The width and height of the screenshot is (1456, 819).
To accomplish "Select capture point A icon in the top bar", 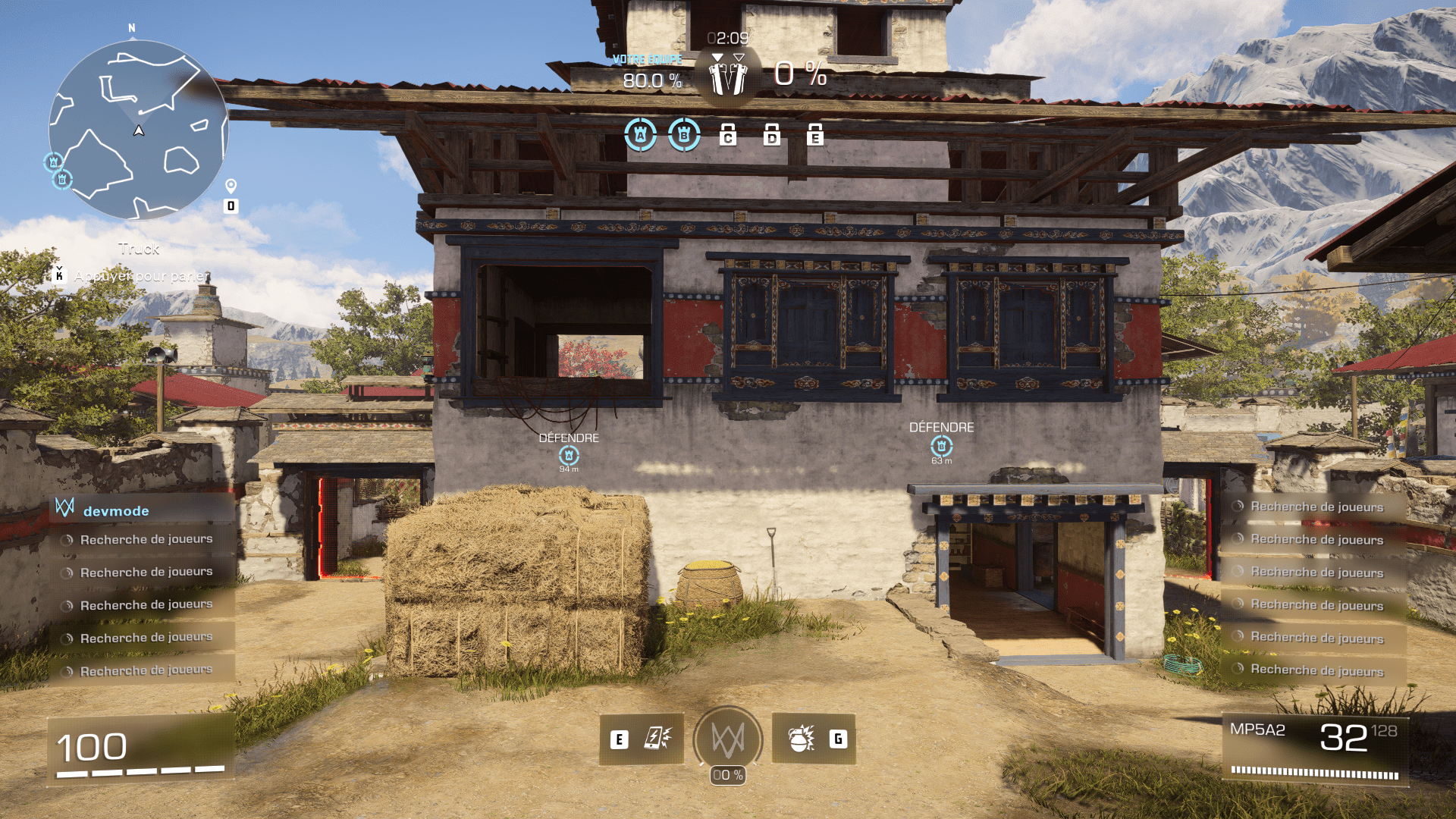I will [x=640, y=135].
